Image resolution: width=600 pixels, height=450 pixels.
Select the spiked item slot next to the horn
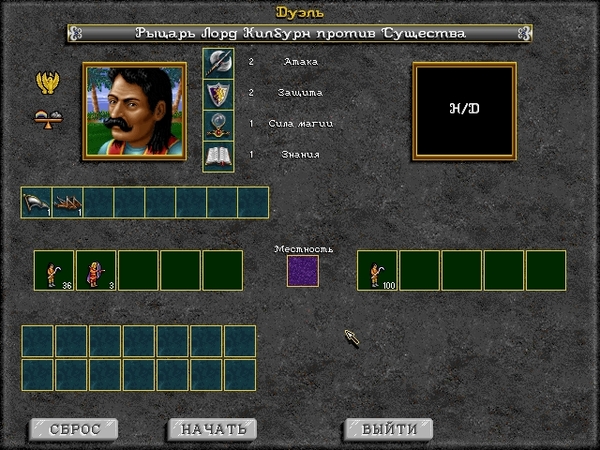coord(68,203)
